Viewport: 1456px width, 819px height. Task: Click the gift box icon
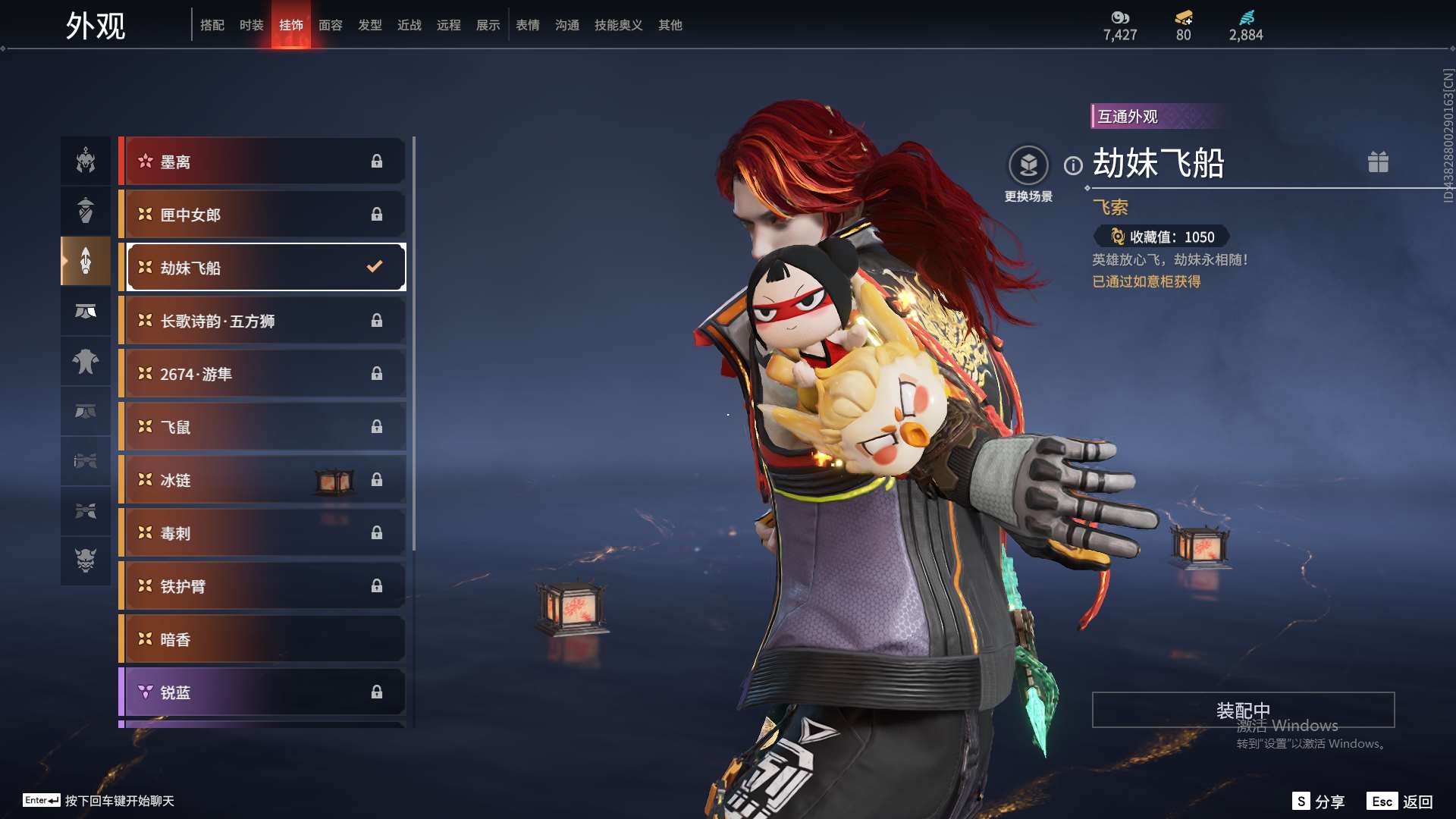point(1378,162)
